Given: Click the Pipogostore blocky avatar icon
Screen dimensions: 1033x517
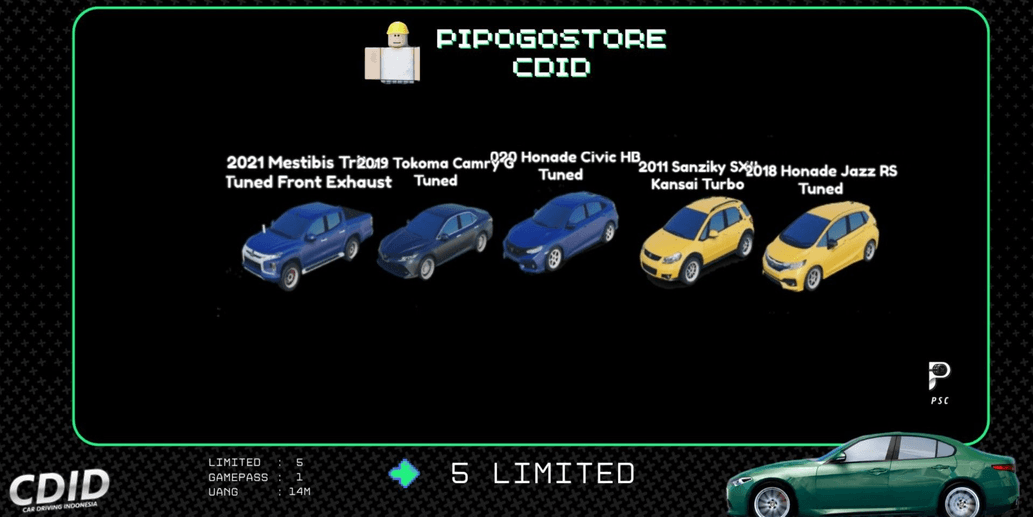Looking at the screenshot, I should point(393,53).
